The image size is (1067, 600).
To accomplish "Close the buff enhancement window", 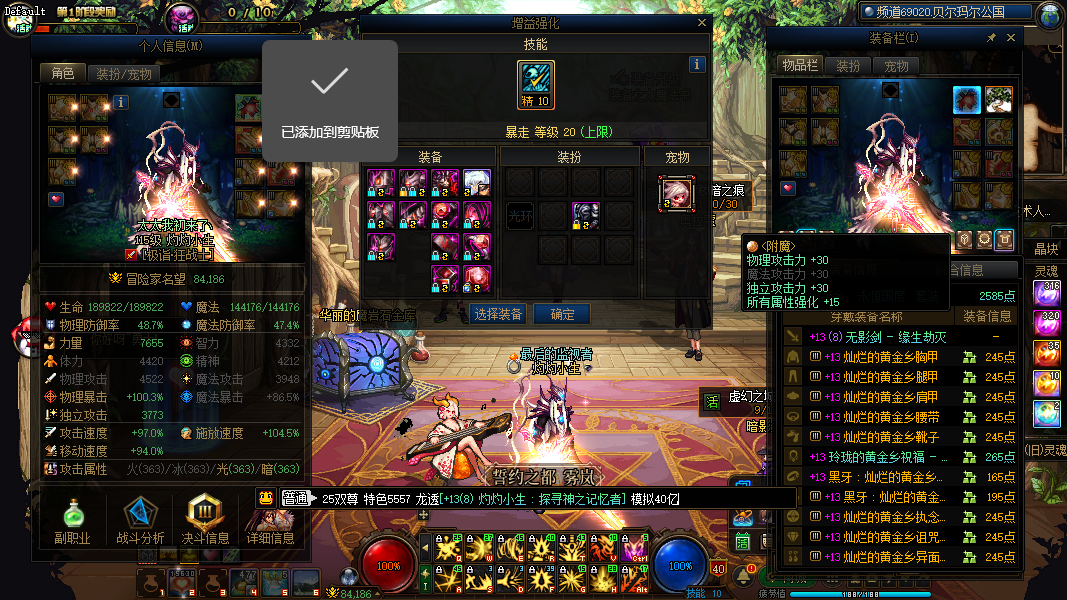I will 700,22.
